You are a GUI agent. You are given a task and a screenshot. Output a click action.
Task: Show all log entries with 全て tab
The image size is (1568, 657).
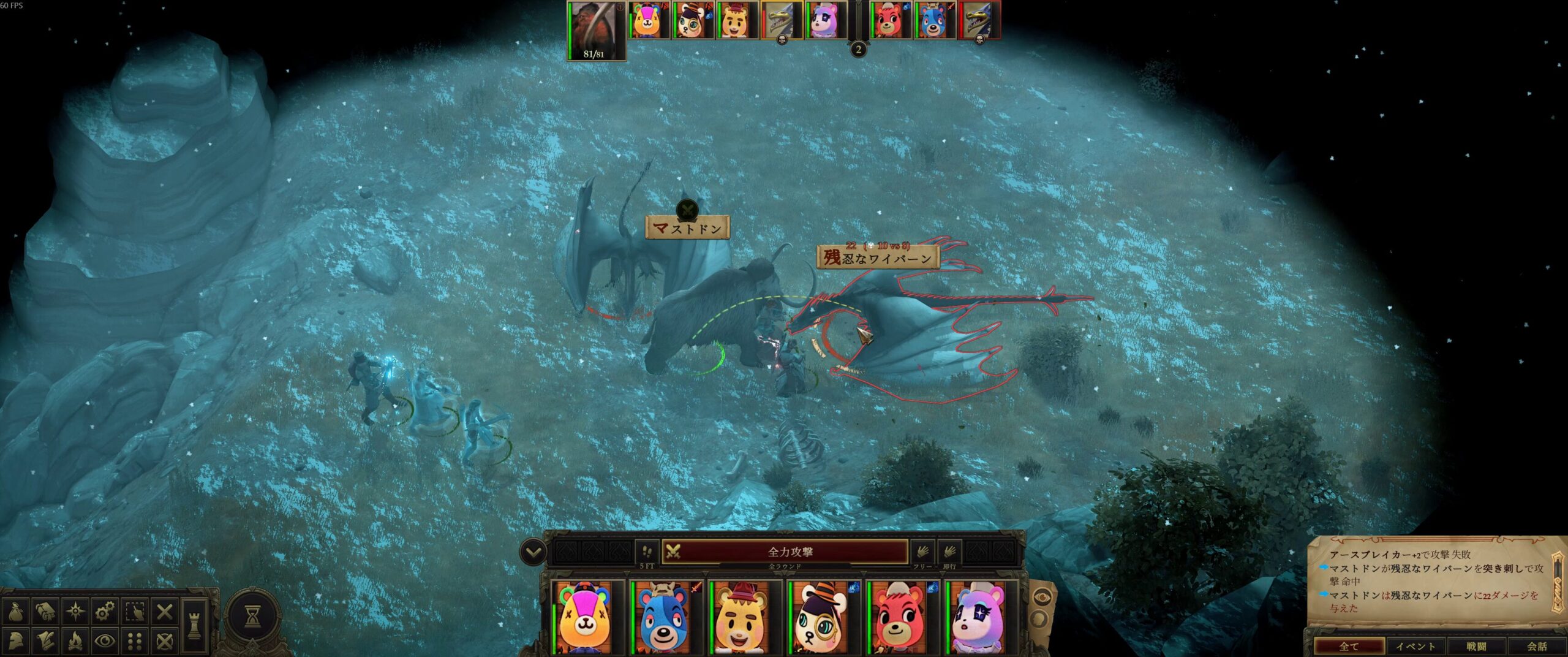(x=1349, y=646)
